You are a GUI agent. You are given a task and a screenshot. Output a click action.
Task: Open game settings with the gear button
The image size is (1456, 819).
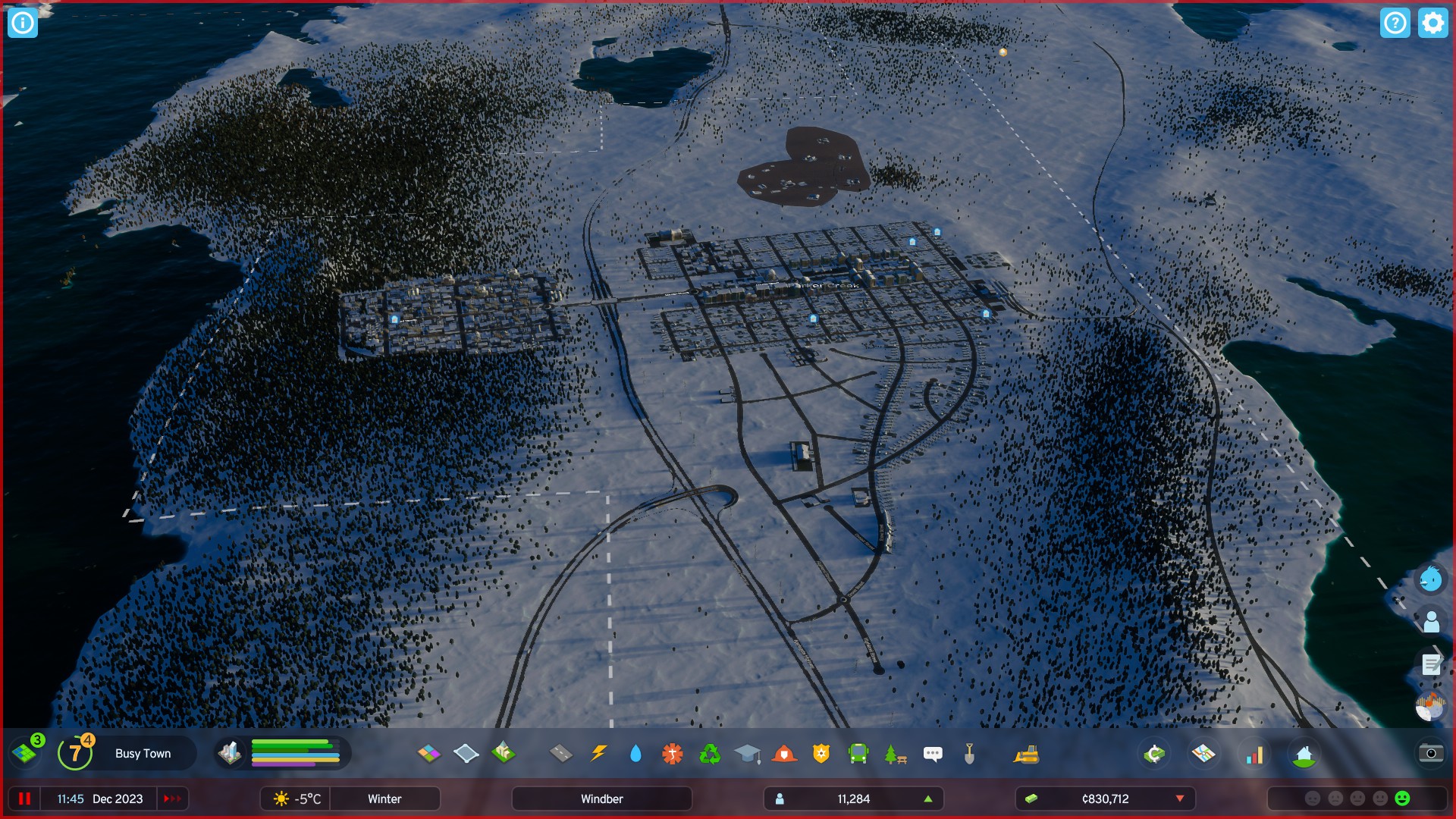pyautogui.click(x=1432, y=23)
